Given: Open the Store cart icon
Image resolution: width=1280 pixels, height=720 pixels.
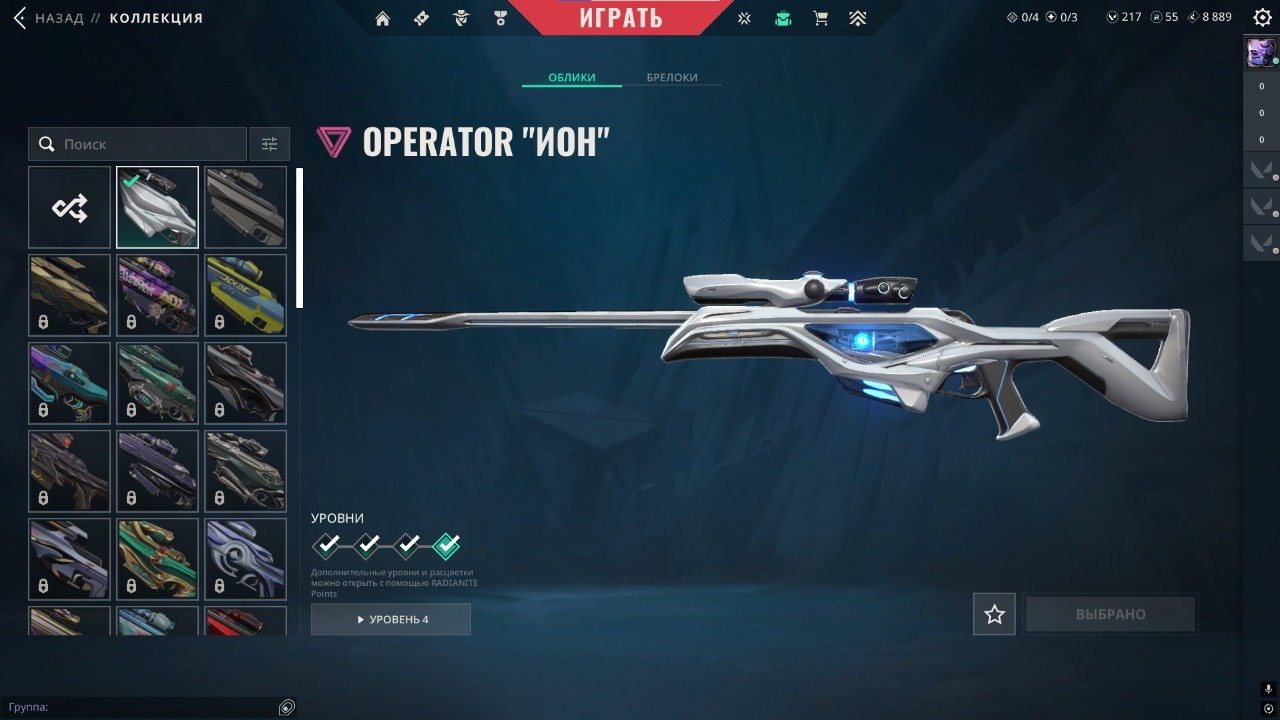Looking at the screenshot, I should click(821, 18).
